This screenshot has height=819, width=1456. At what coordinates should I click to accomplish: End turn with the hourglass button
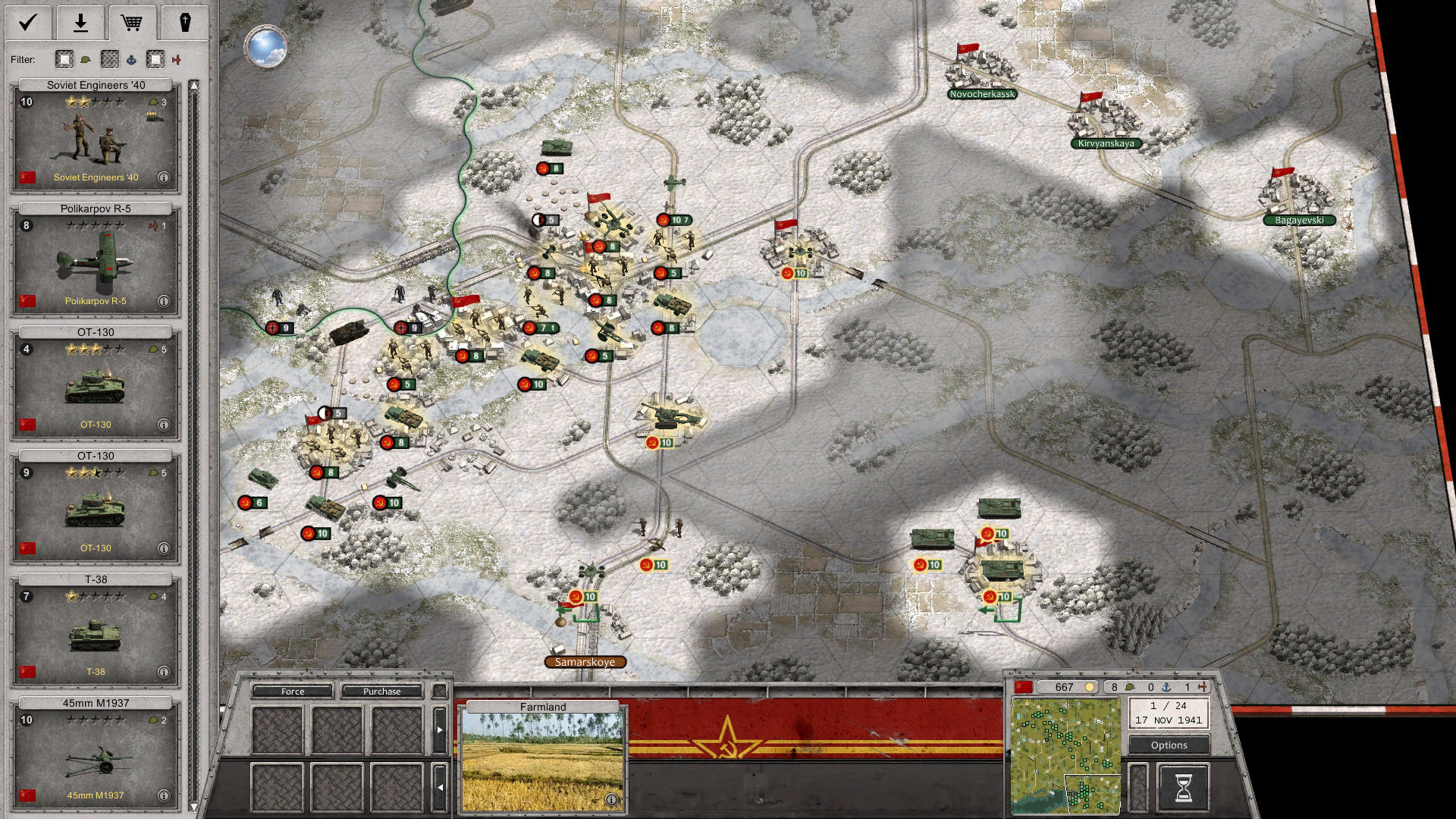pyautogui.click(x=1183, y=787)
